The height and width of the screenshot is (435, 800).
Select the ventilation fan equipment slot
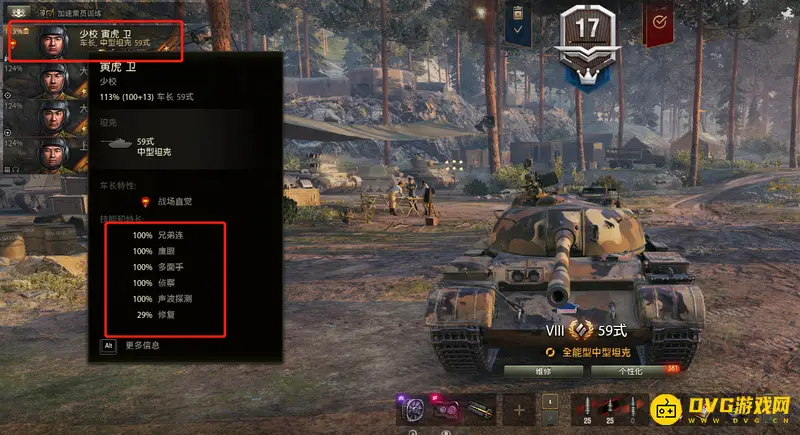coord(411,410)
